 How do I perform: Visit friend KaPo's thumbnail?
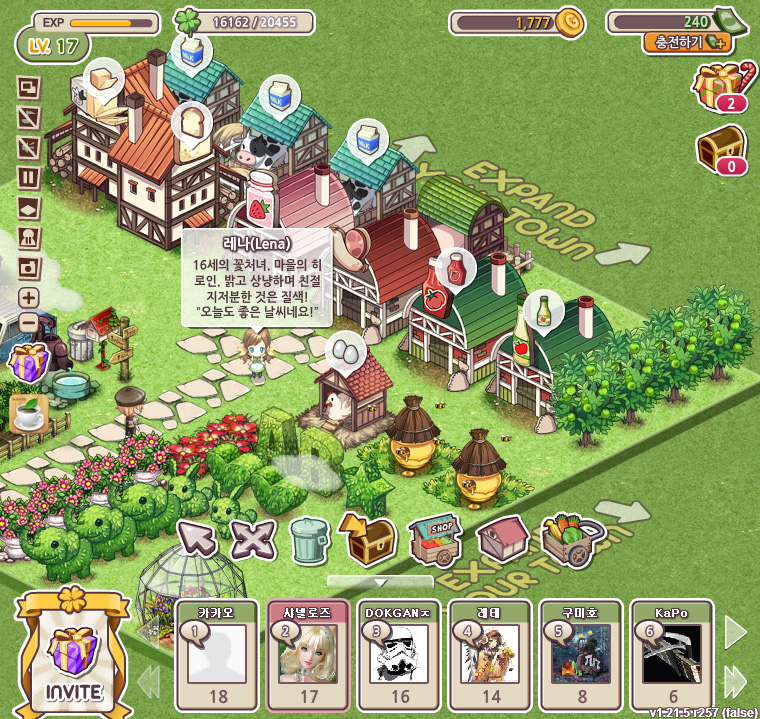pyautogui.click(x=671, y=654)
